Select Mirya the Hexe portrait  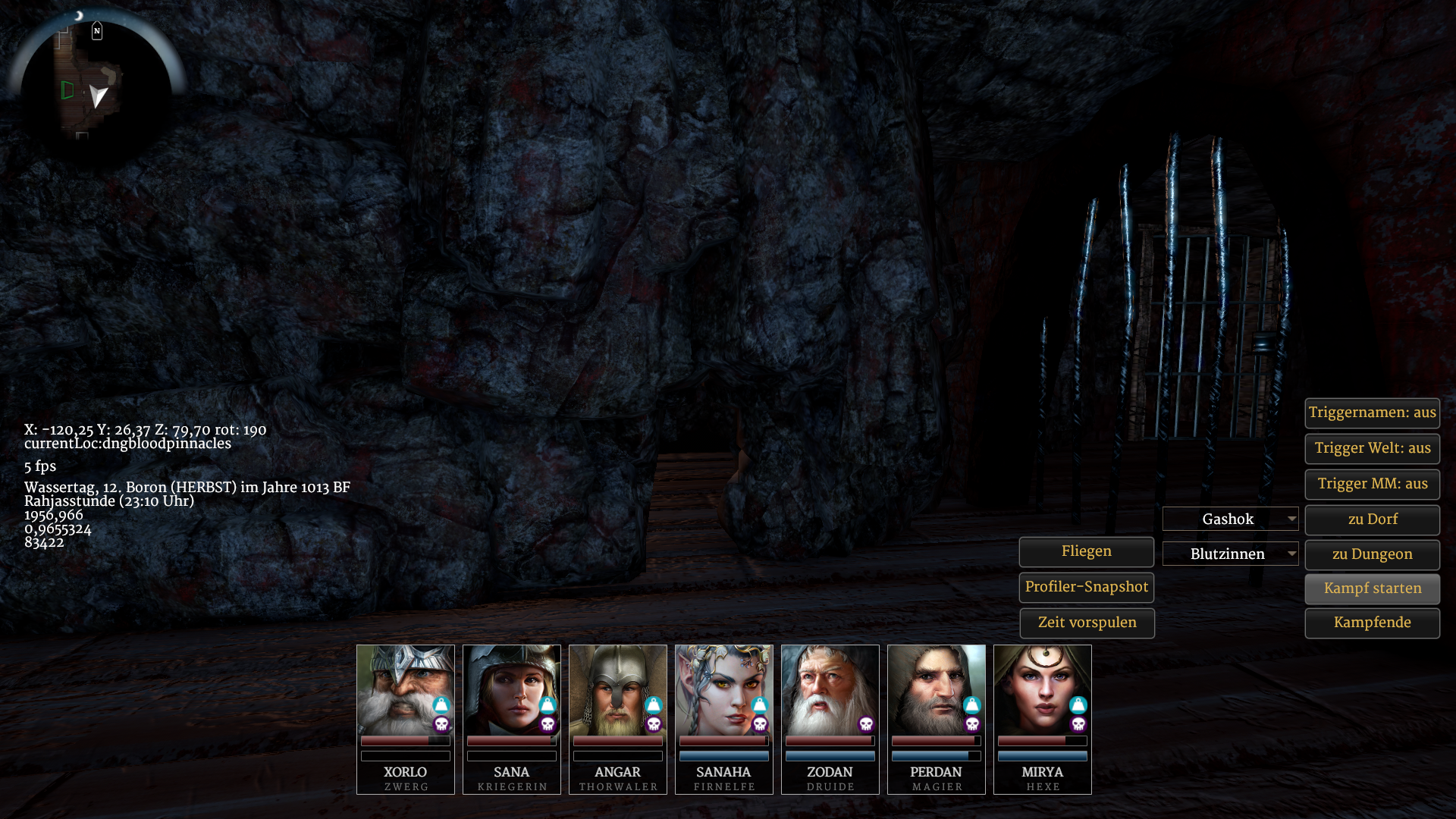tap(1042, 690)
